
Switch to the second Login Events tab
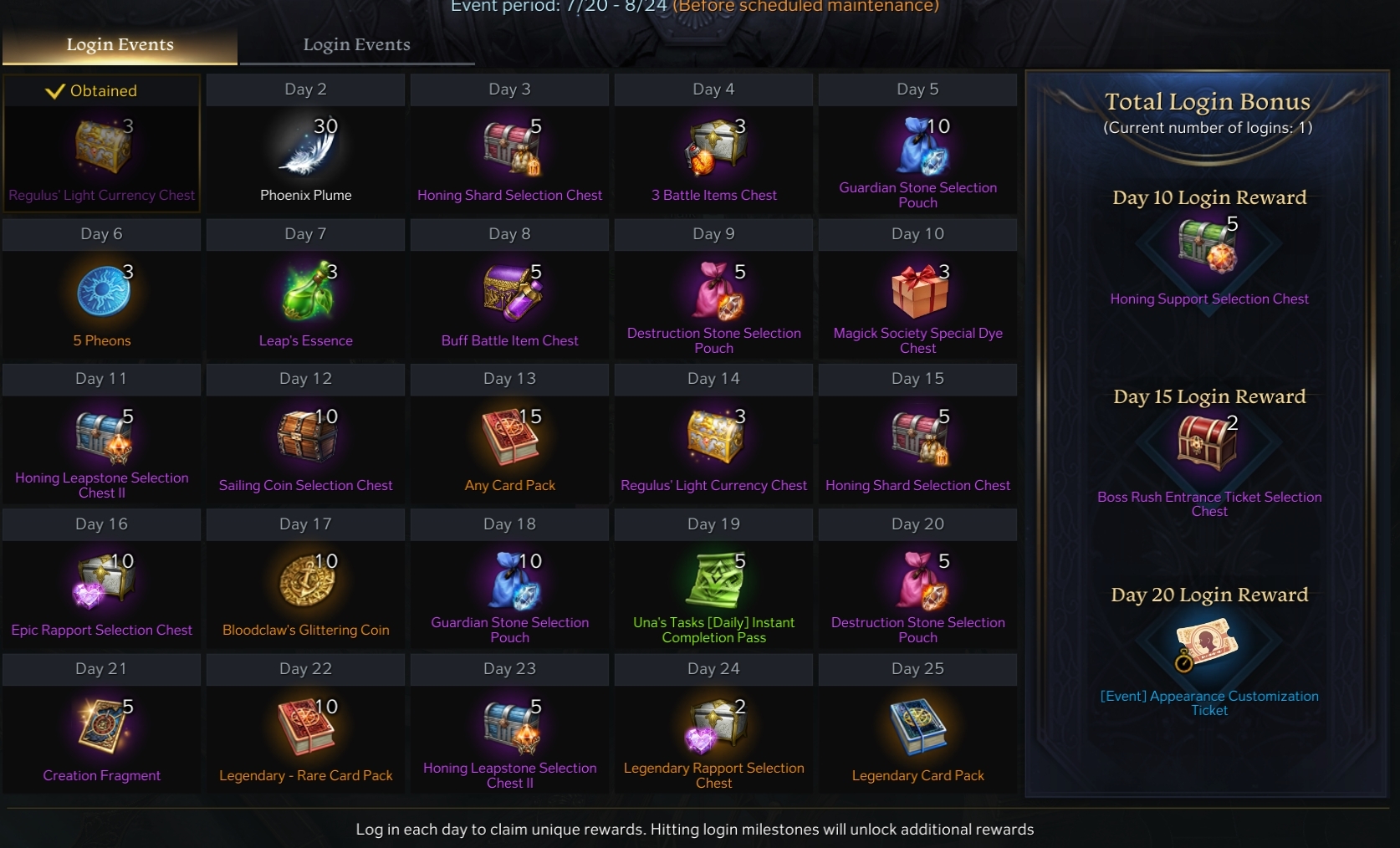(357, 45)
